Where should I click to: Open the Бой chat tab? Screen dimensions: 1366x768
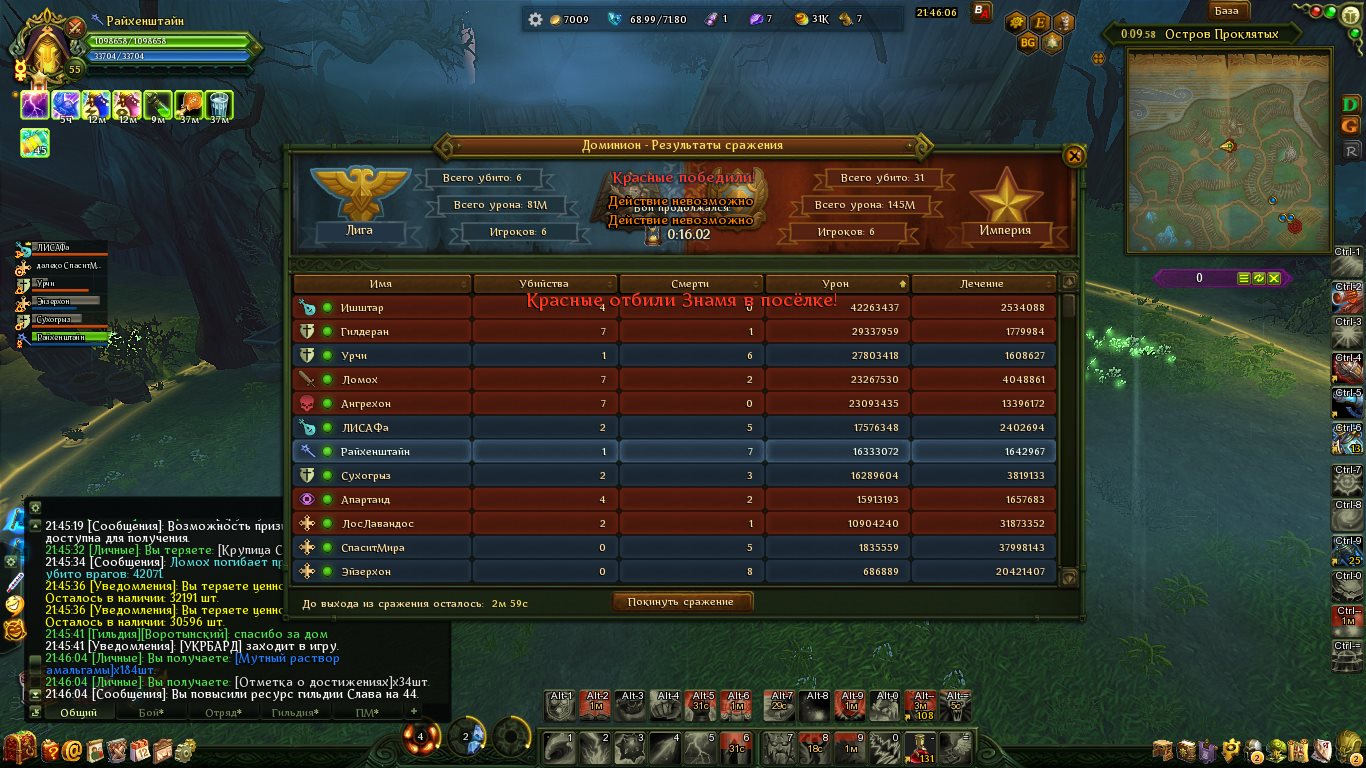click(151, 713)
